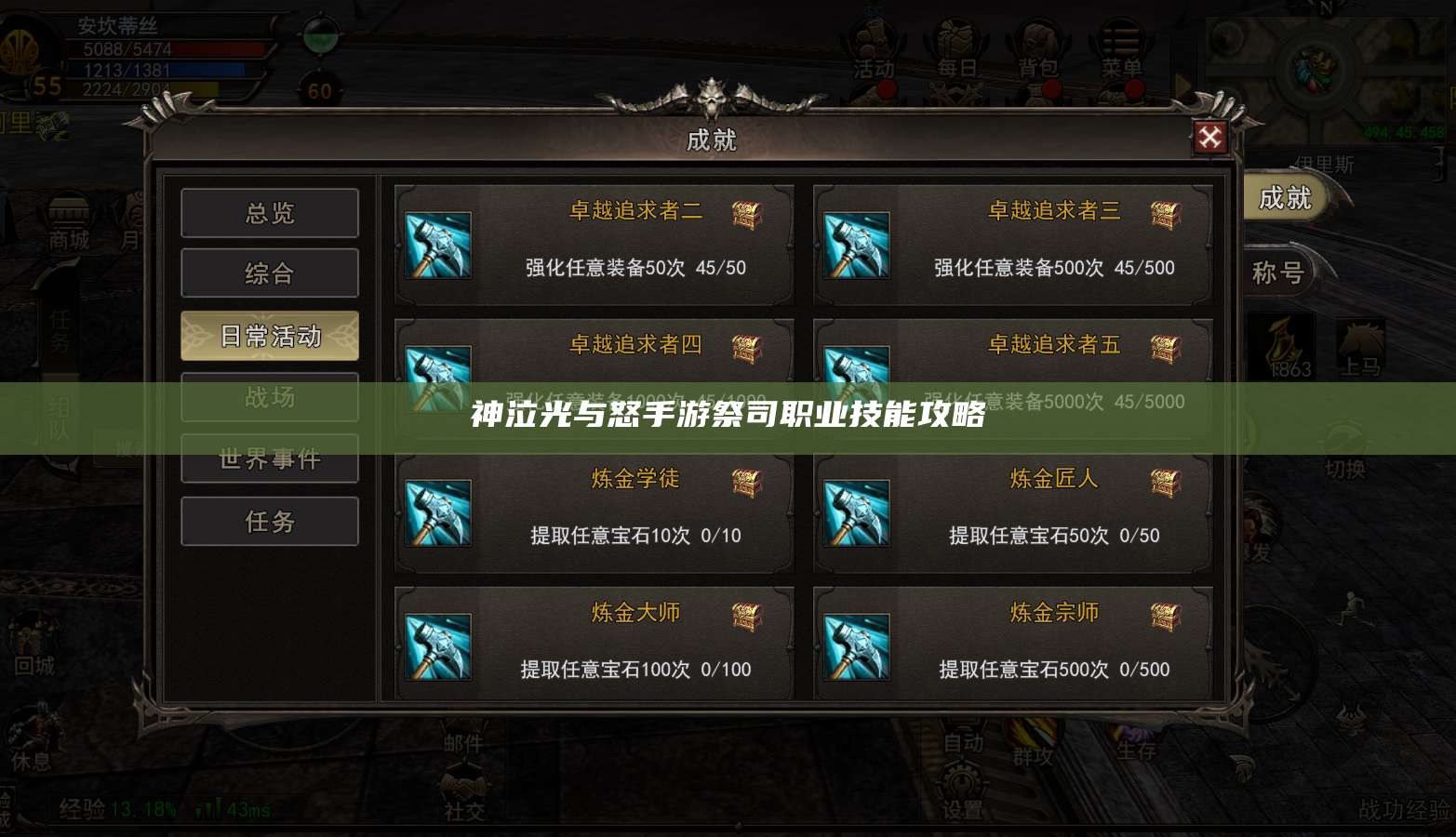1456x837 pixels.
Task: Click the 炼金学徒 hammer achievement icon
Action: click(438, 511)
